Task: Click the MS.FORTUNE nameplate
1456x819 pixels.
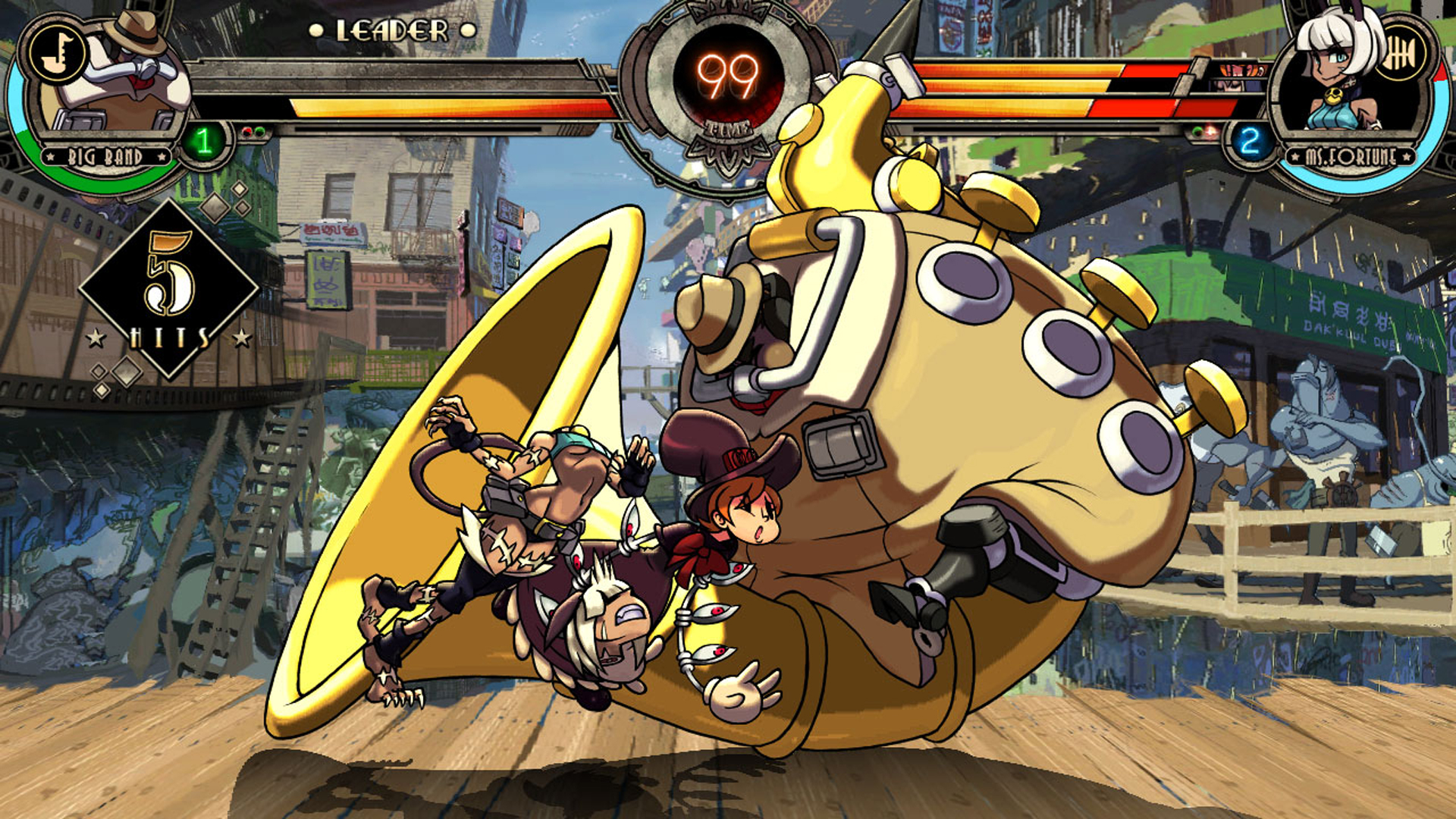Action: 1351,156
